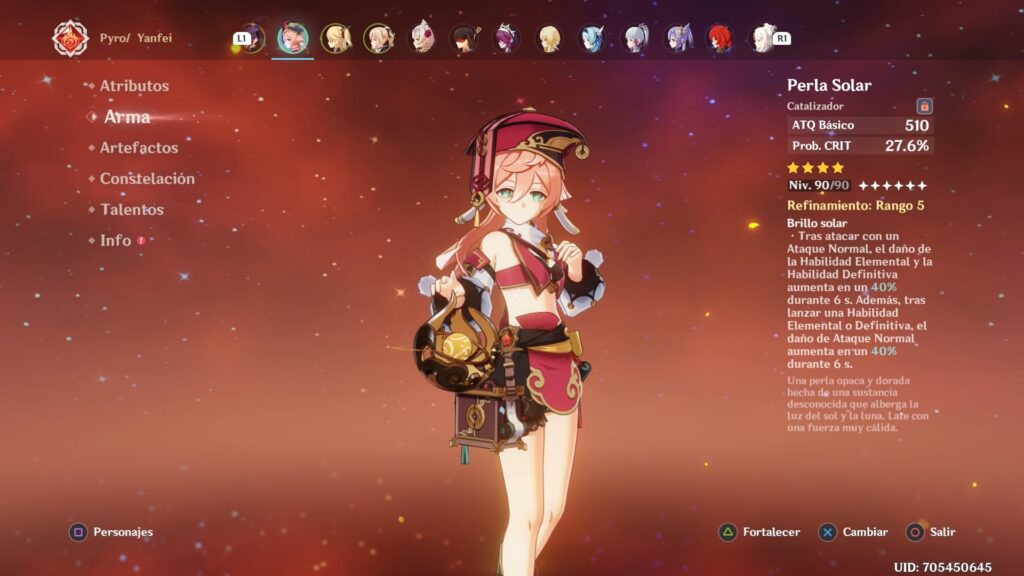Image resolution: width=1024 pixels, height=576 pixels.
Task: Select Yanfei's highlighted portrait
Action: pyautogui.click(x=292, y=38)
